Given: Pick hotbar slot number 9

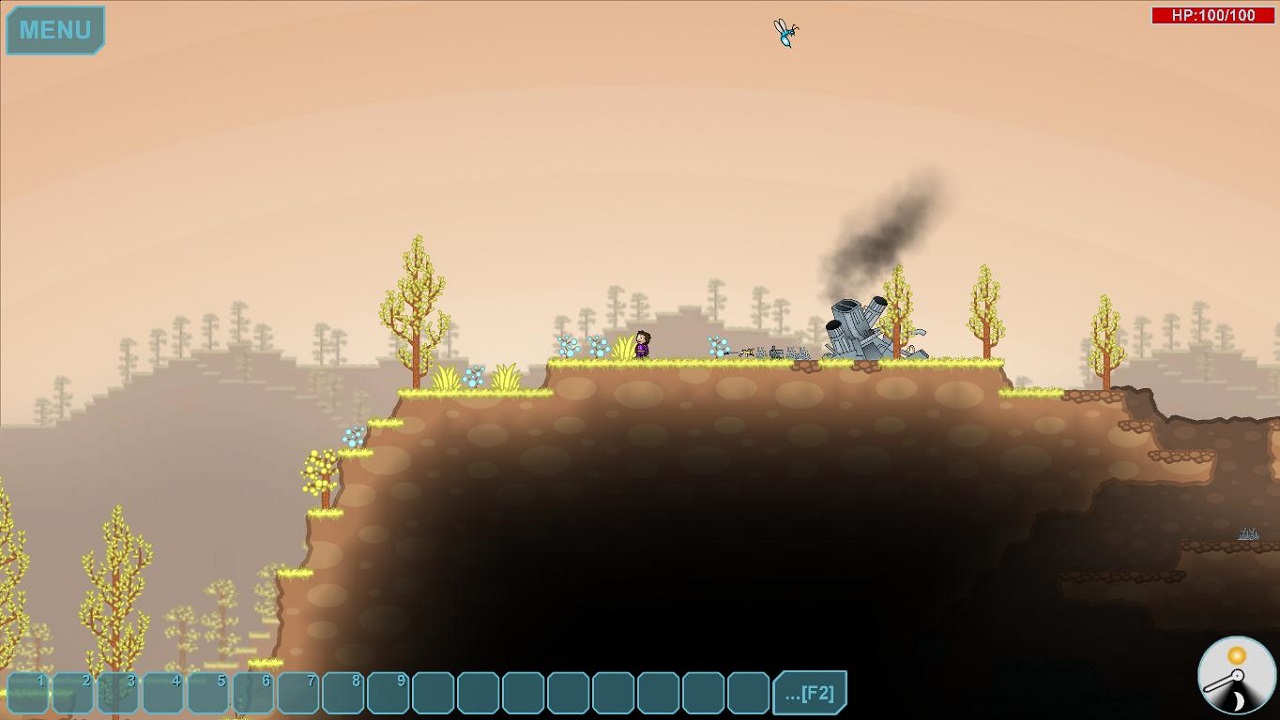Looking at the screenshot, I should tap(388, 693).
